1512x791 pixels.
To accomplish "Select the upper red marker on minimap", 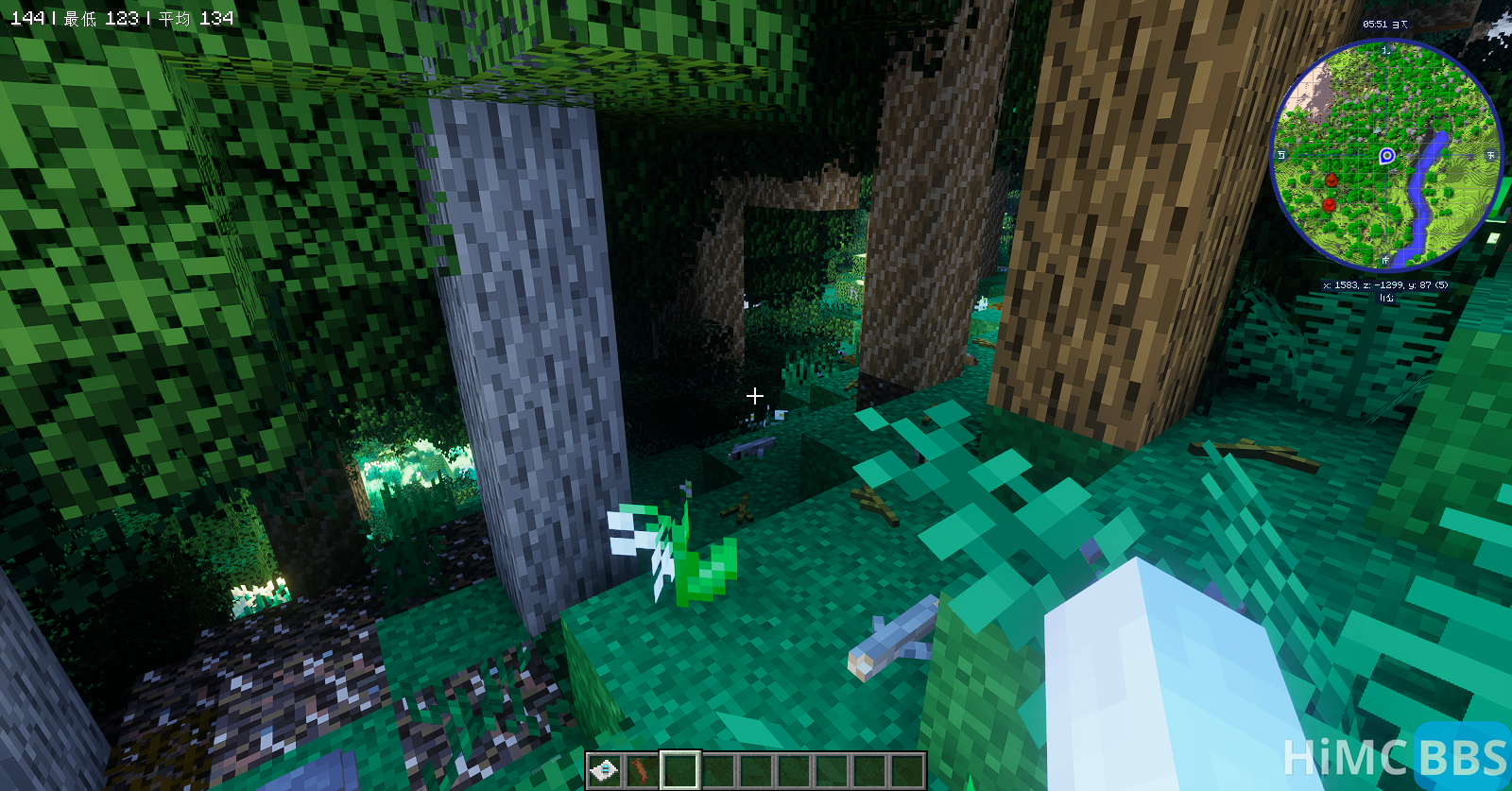I will [1332, 180].
